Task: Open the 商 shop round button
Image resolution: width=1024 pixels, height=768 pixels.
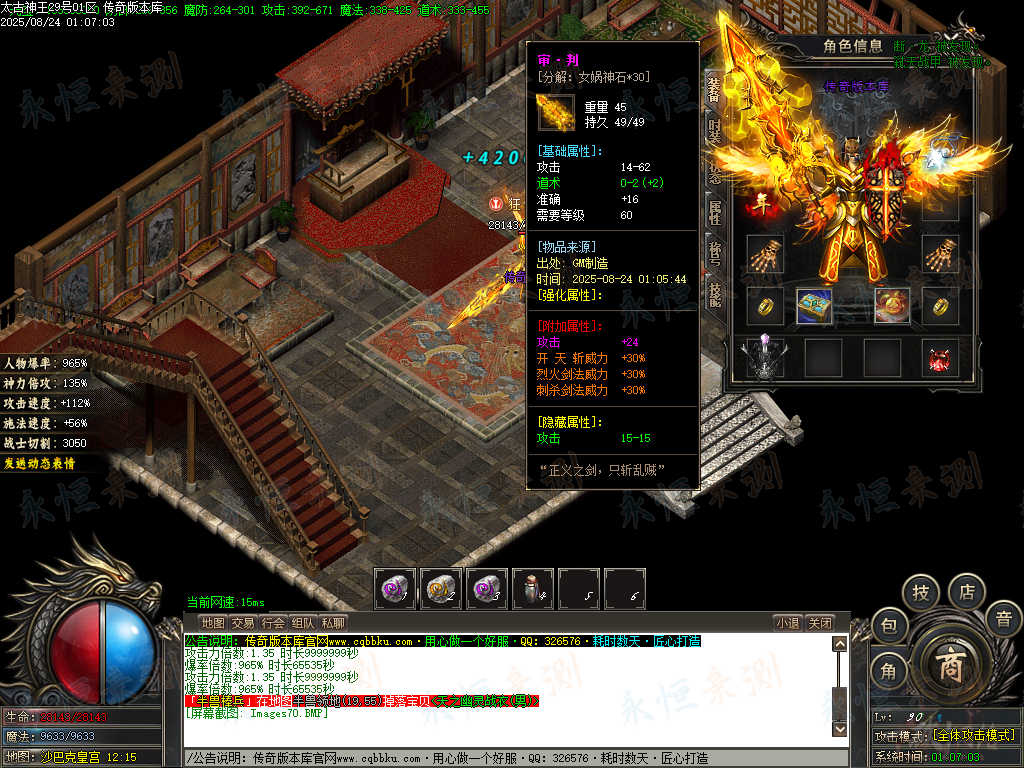Action: coord(948,666)
